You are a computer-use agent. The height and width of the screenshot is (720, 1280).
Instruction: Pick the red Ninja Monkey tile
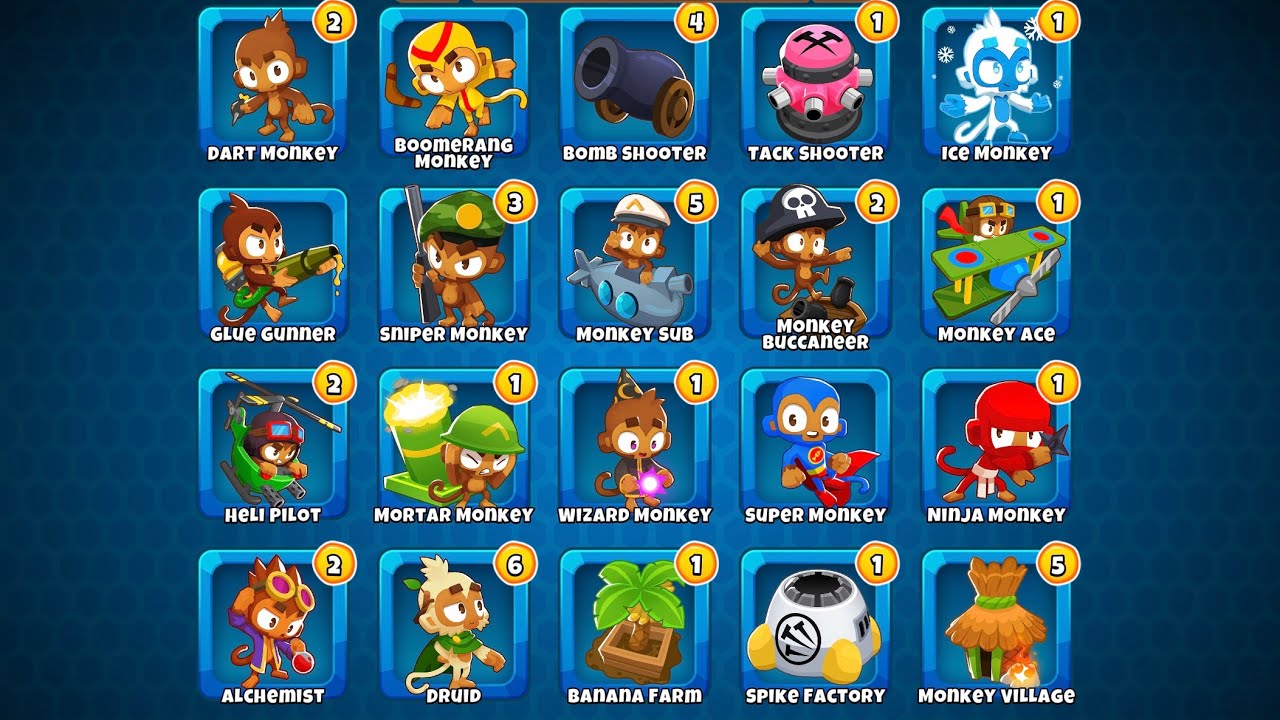(x=996, y=444)
